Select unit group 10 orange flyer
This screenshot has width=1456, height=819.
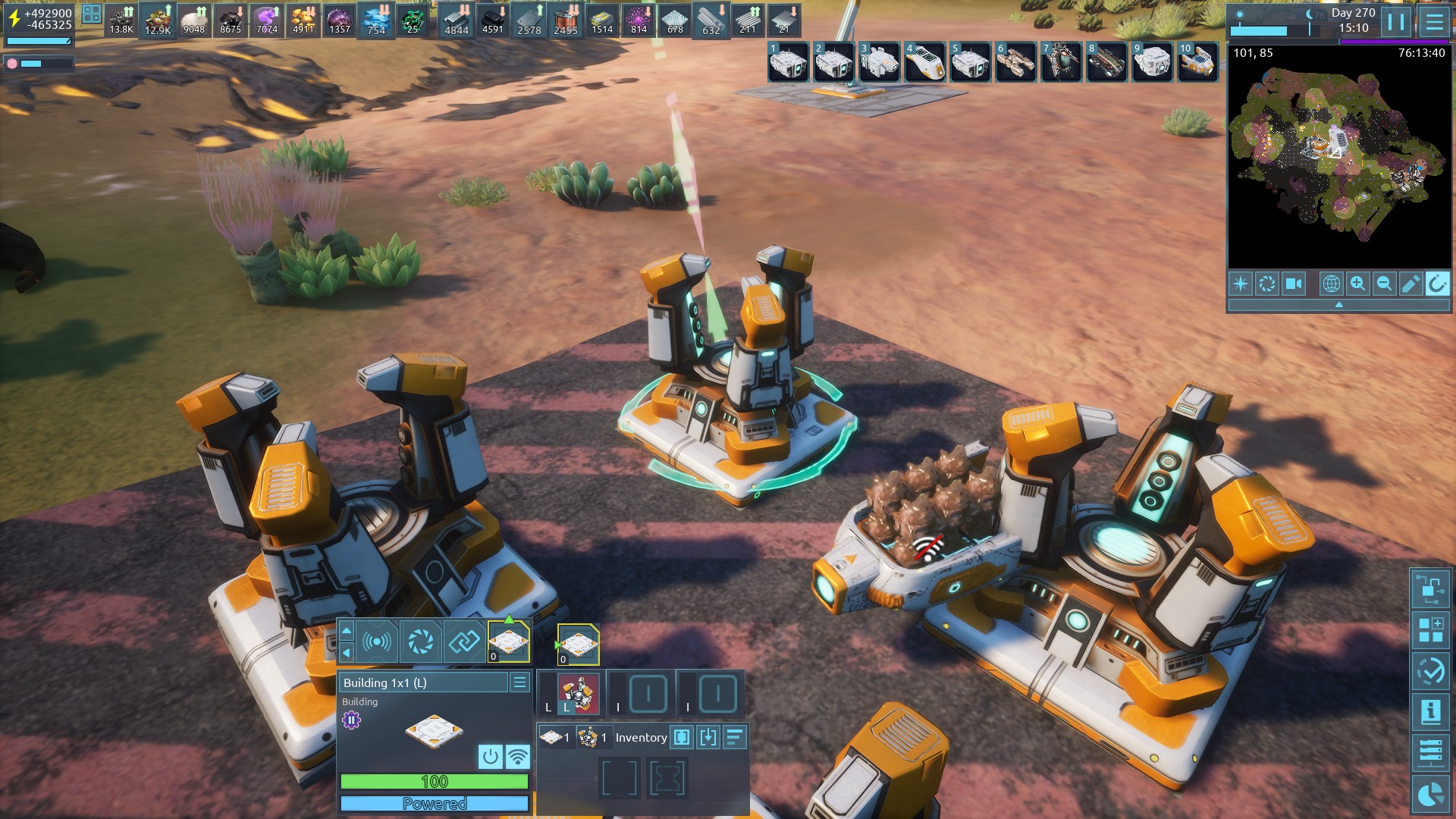[x=1197, y=61]
